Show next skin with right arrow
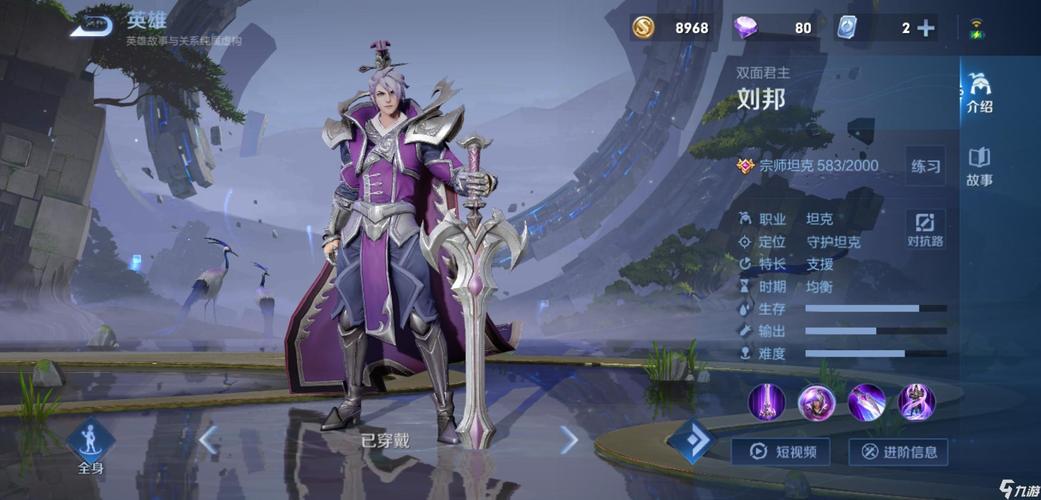The image size is (1041, 500). coord(568,439)
